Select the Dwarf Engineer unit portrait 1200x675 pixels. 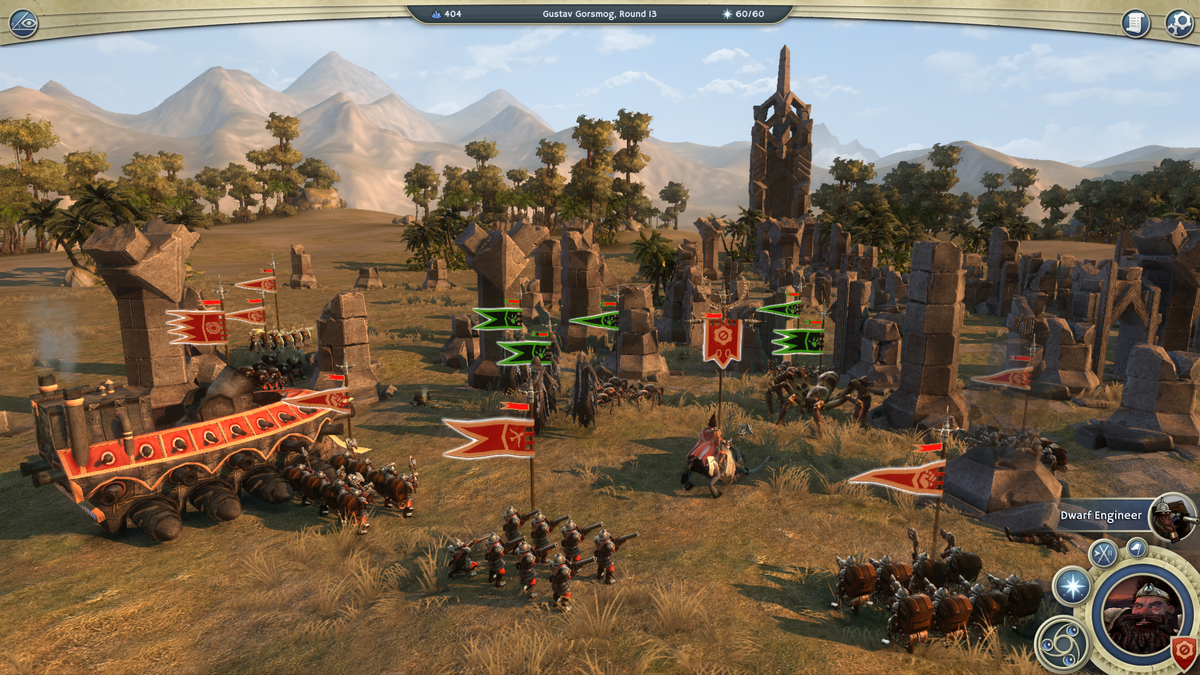[1171, 516]
